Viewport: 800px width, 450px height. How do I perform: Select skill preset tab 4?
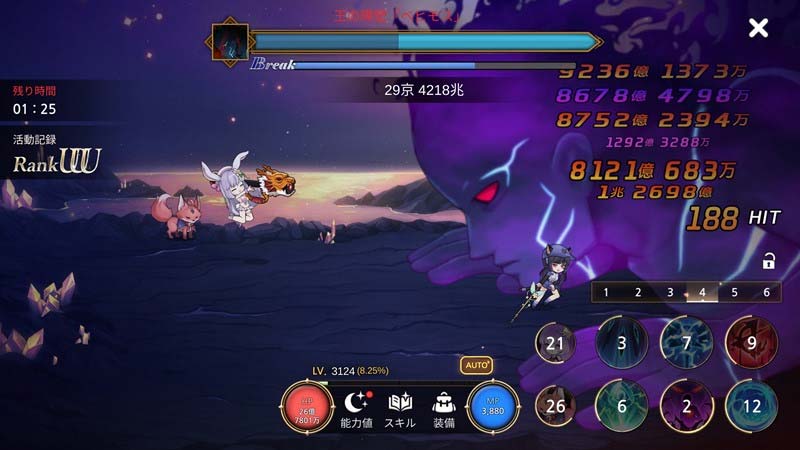702,292
